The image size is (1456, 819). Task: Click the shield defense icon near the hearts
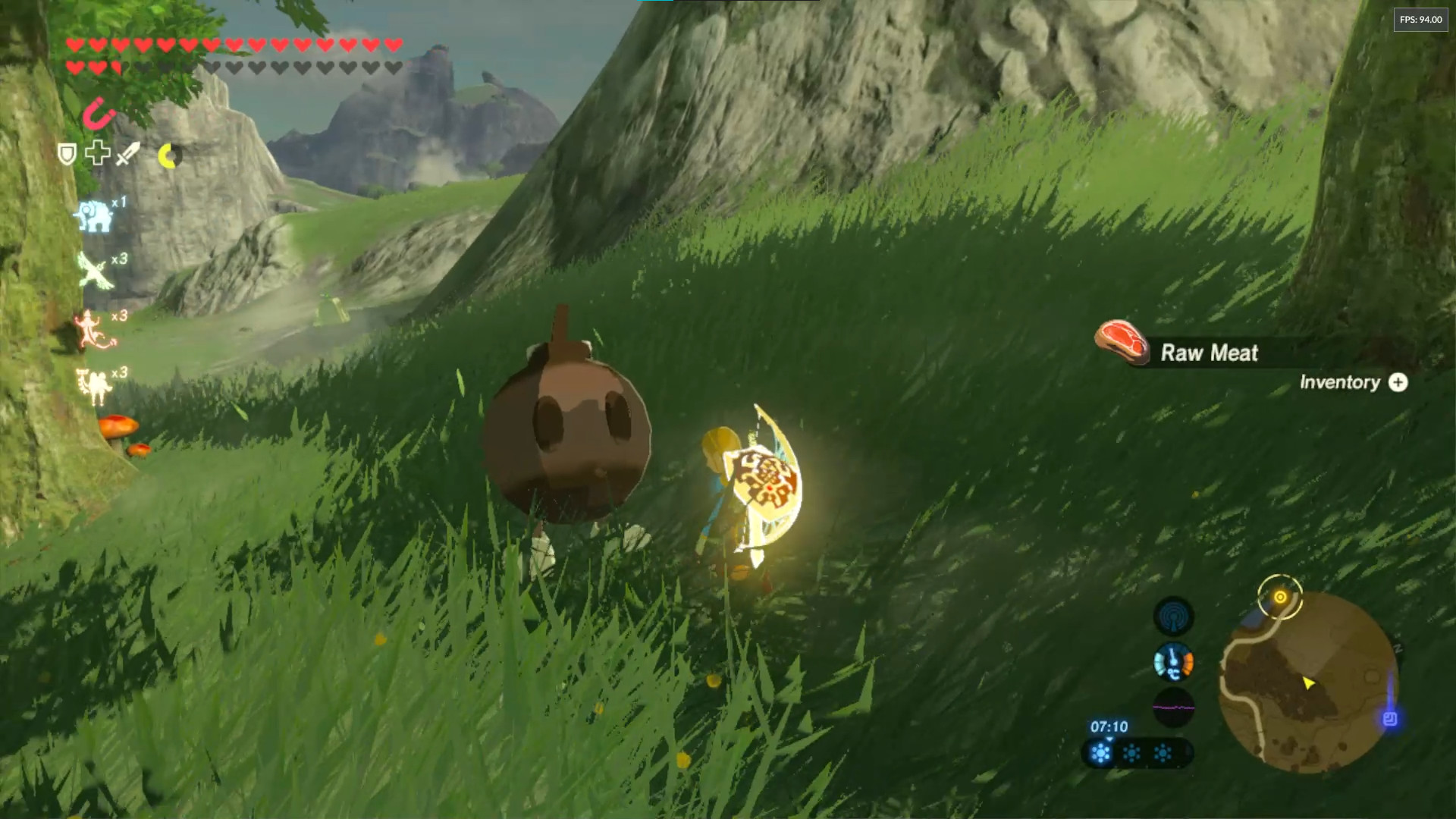[x=66, y=154]
